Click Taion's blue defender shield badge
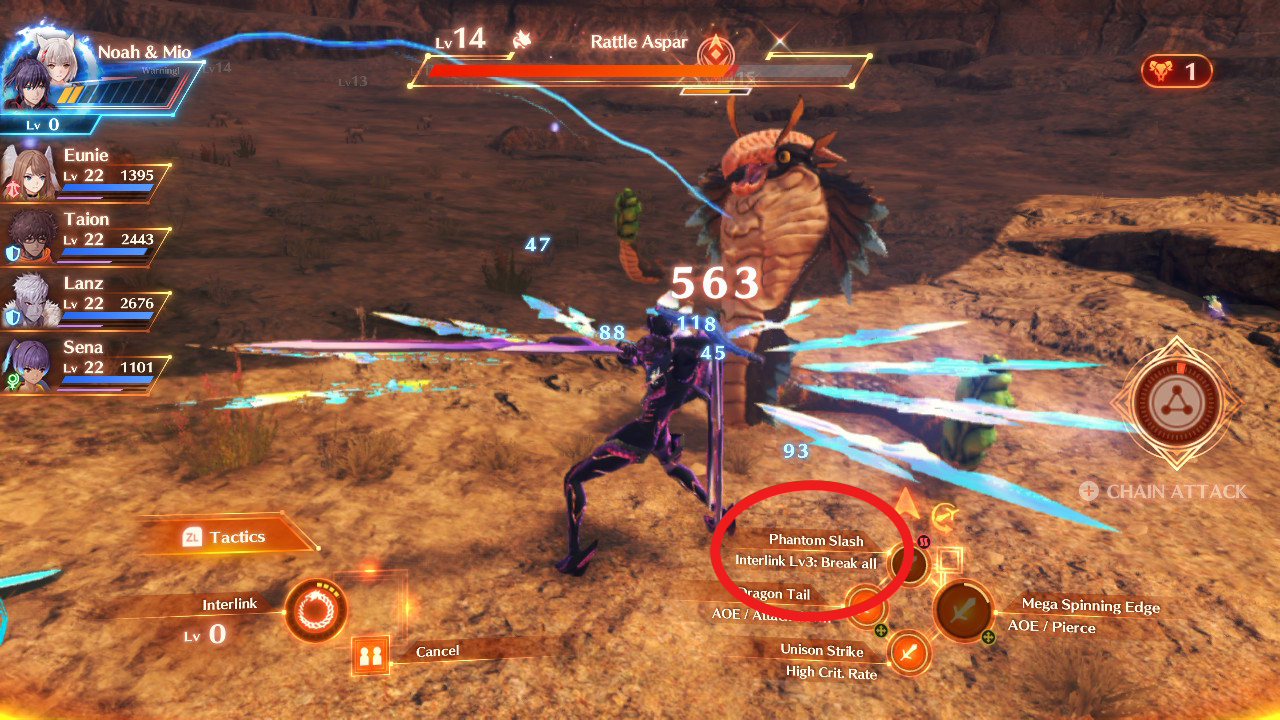Screen dimensions: 1280x720 point(12,251)
